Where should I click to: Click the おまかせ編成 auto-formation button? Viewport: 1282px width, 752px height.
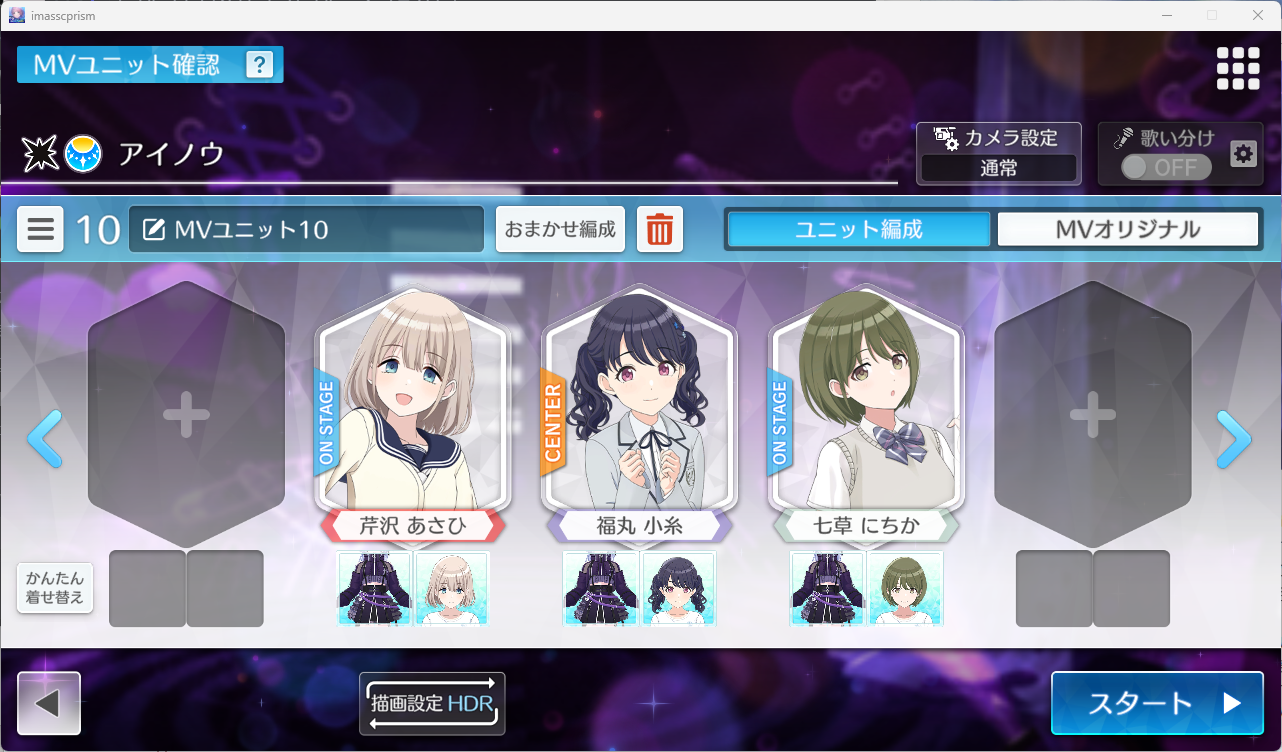click(560, 230)
